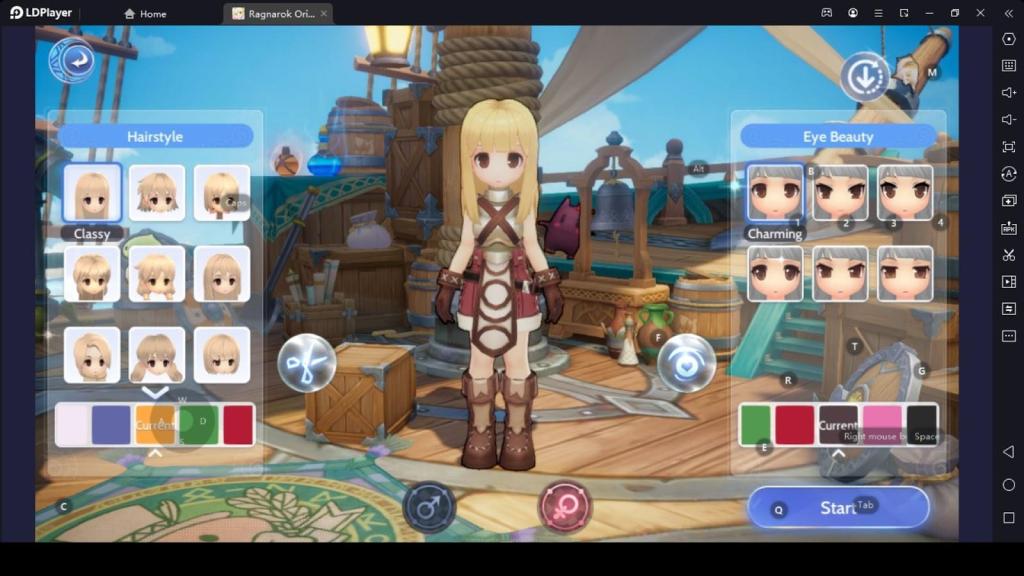Screen dimensions: 1024x576
Task: Choose the green eye color swatch
Action: click(x=756, y=424)
